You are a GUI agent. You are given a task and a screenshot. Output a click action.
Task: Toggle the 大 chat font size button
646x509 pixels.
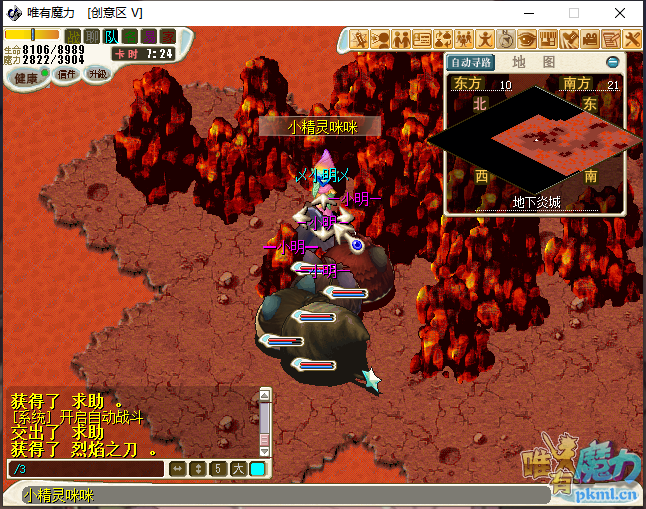237,468
